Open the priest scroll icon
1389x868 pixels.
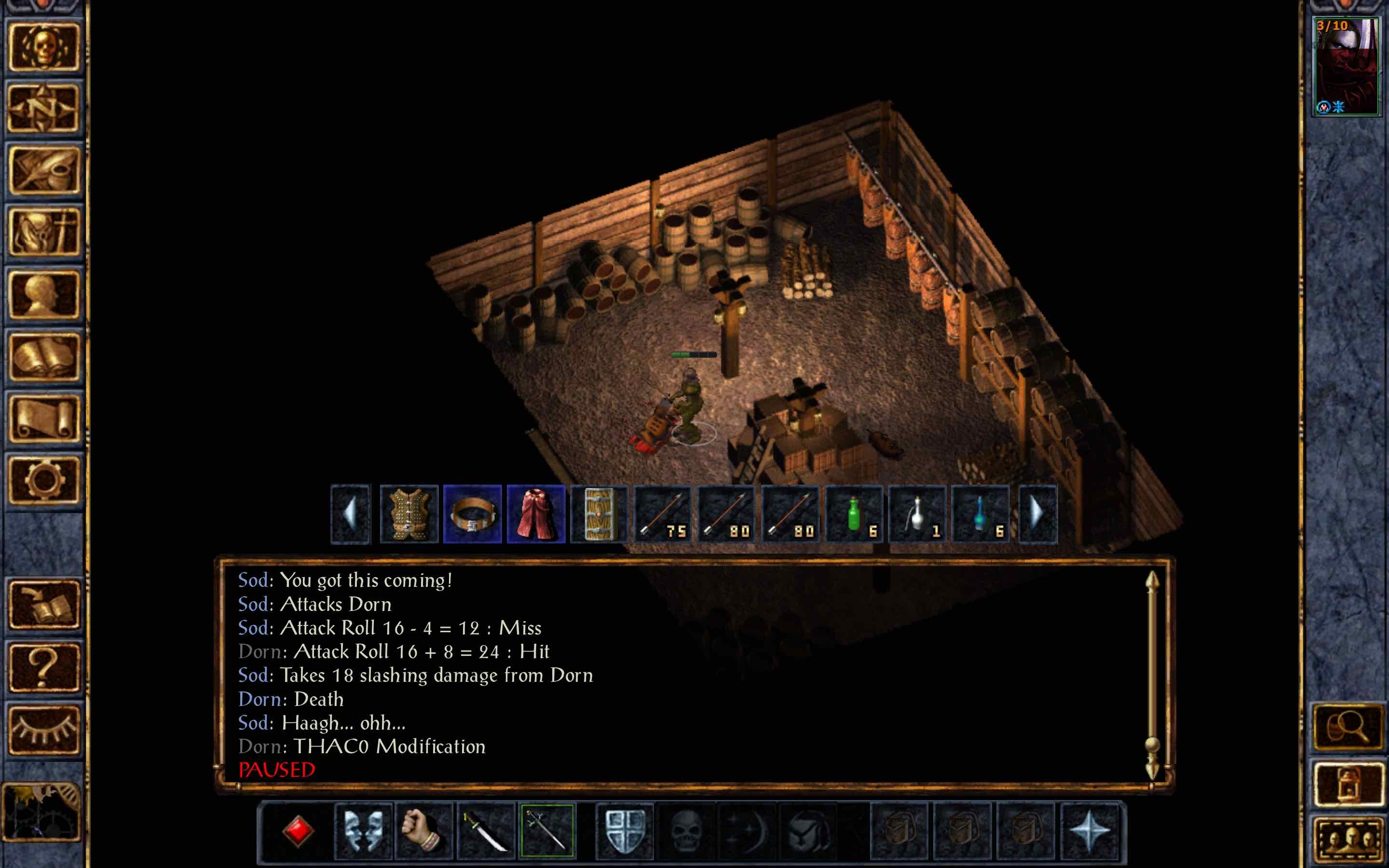43,419
